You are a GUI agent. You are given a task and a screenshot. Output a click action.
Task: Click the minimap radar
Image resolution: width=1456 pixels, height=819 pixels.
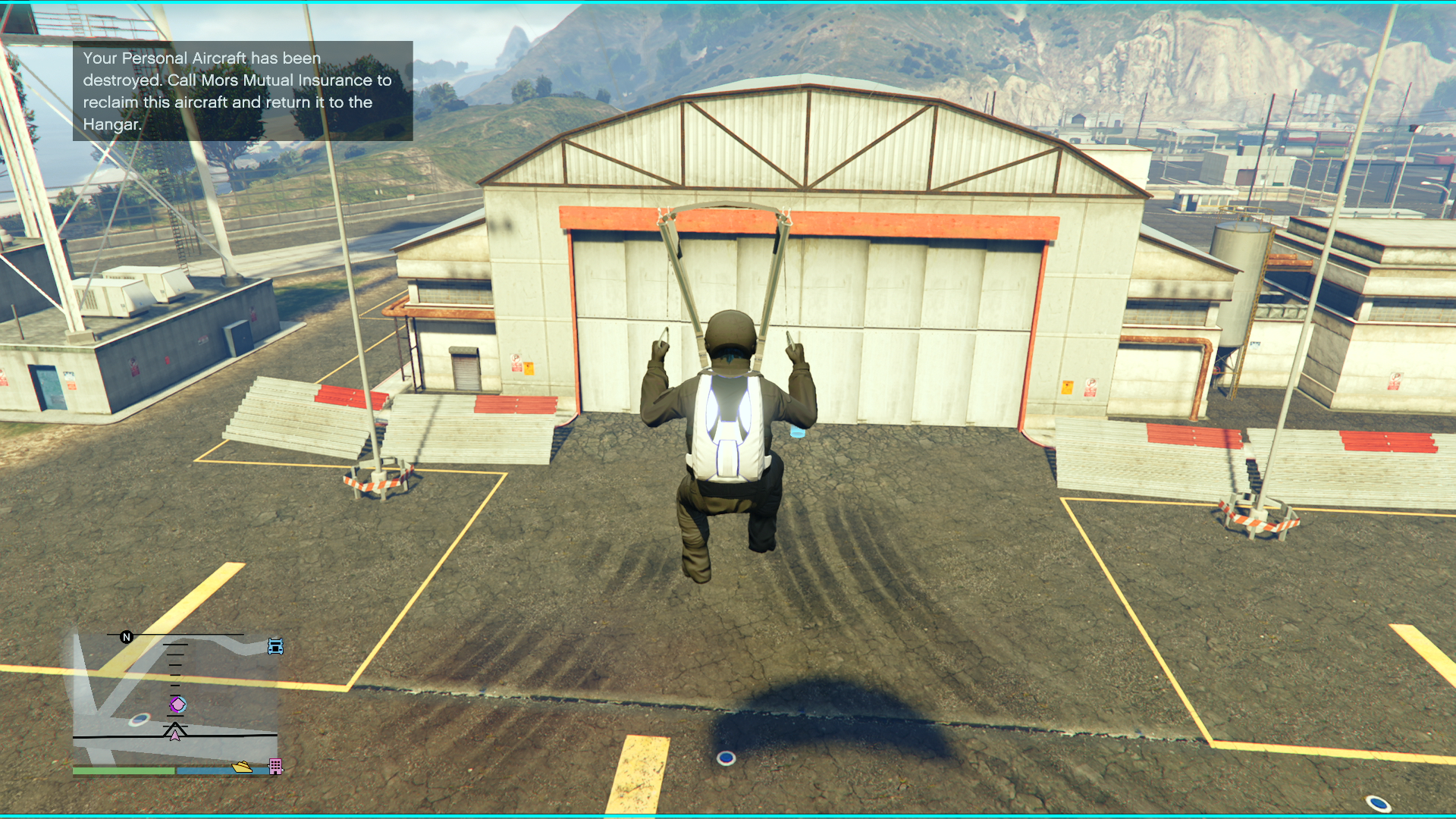tap(175, 701)
